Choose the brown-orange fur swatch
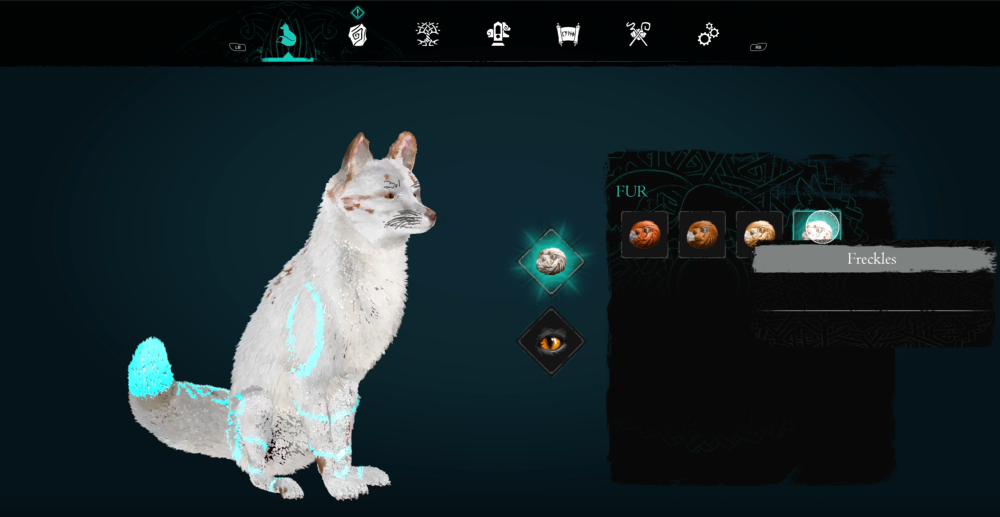Image resolution: width=1000 pixels, height=517 pixels. (x=702, y=234)
